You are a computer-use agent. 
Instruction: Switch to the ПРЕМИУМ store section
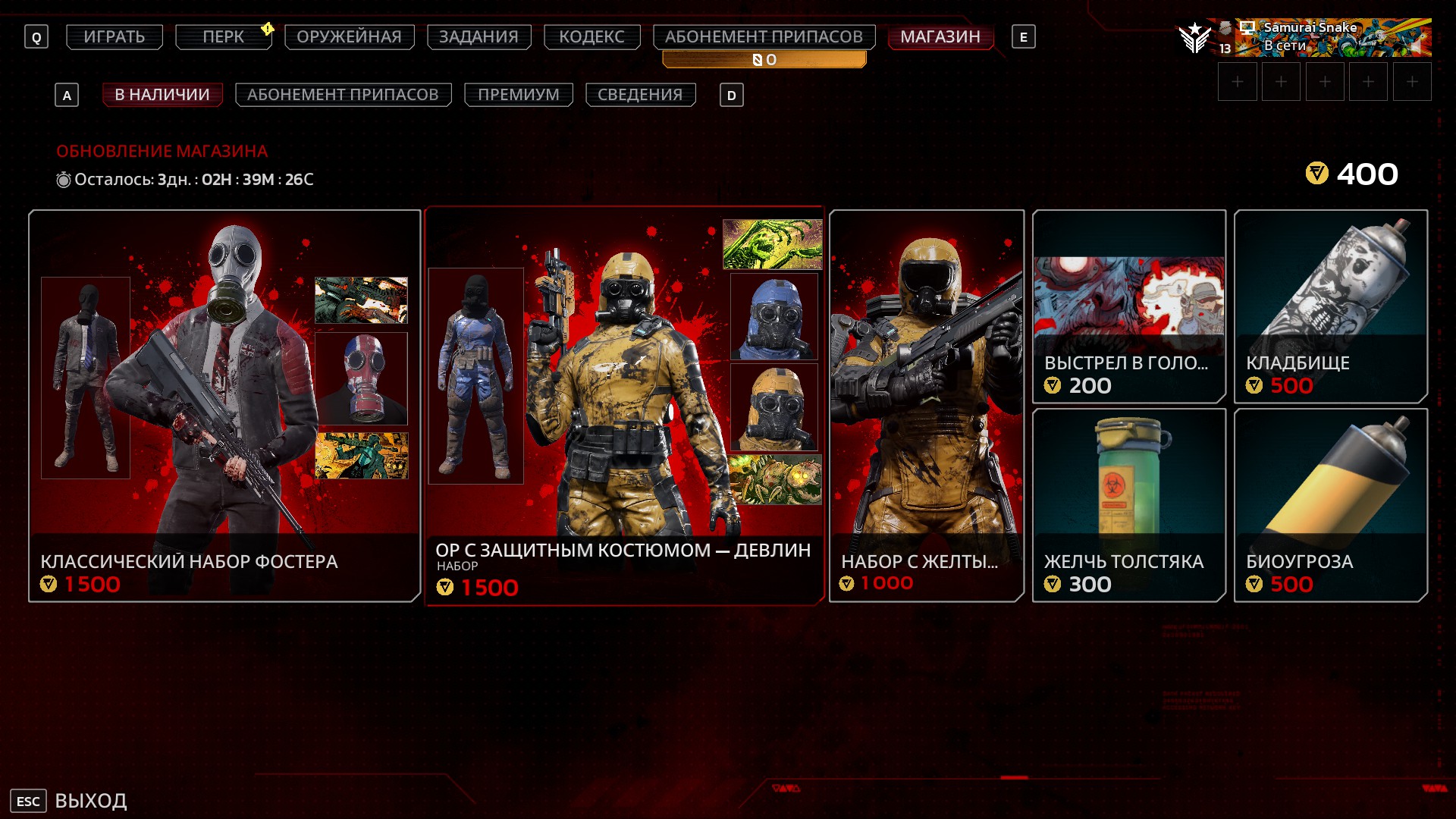[518, 95]
